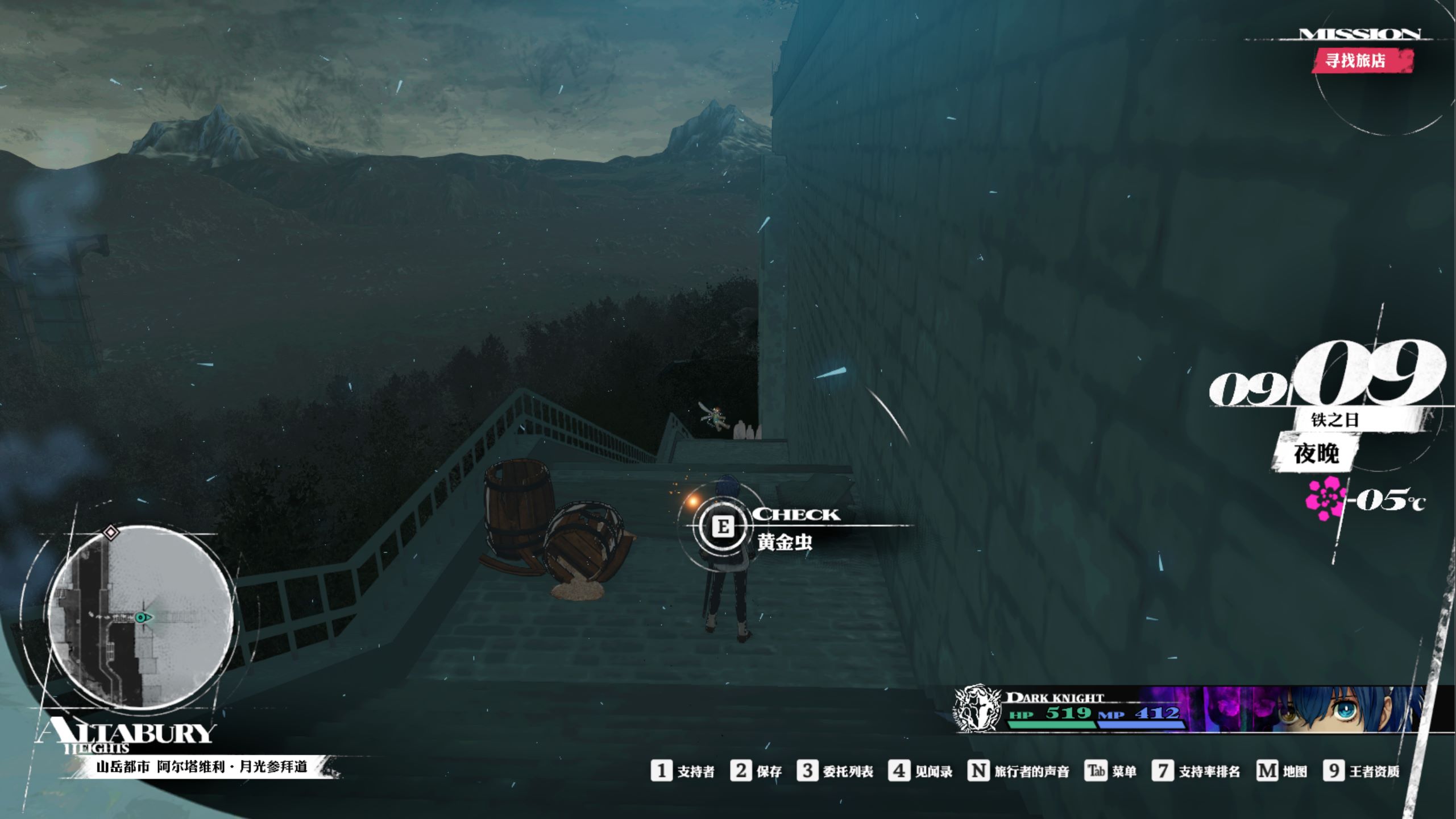The width and height of the screenshot is (1456, 819).
Task: Open the 菜单 main menu shortcut
Action: pyautogui.click(x=1110, y=771)
